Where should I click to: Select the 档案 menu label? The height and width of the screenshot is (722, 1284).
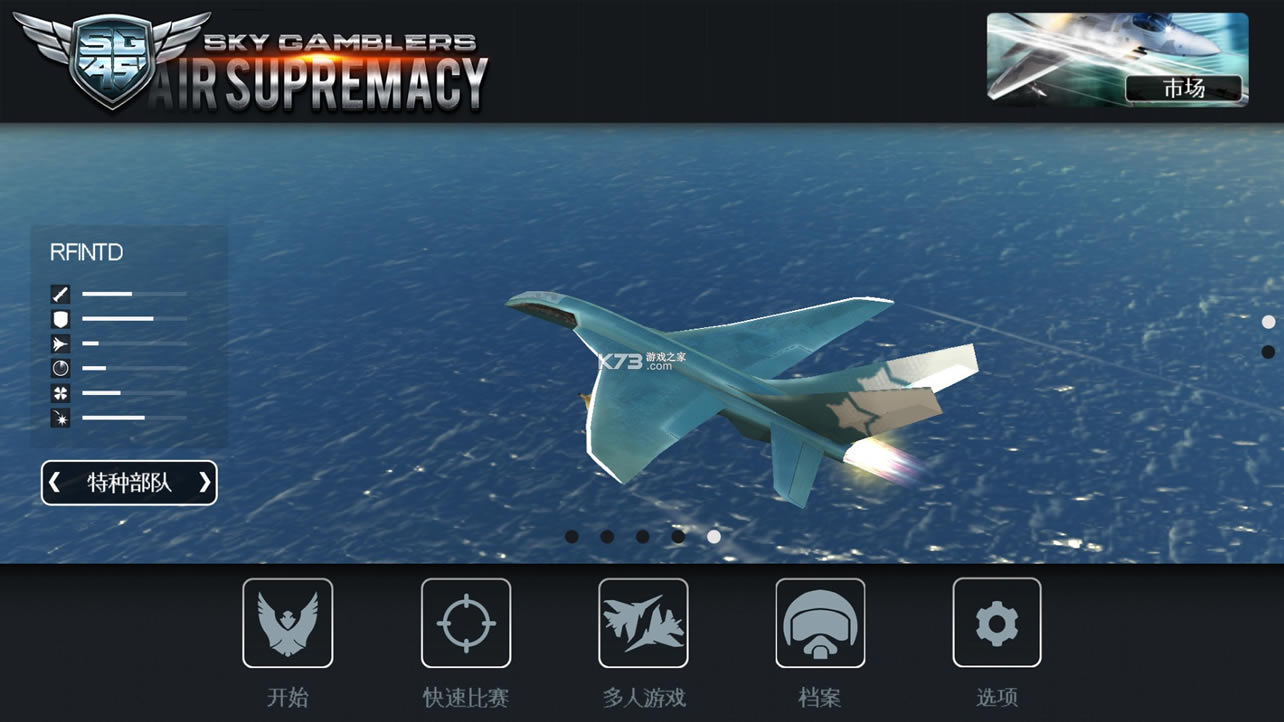[820, 697]
